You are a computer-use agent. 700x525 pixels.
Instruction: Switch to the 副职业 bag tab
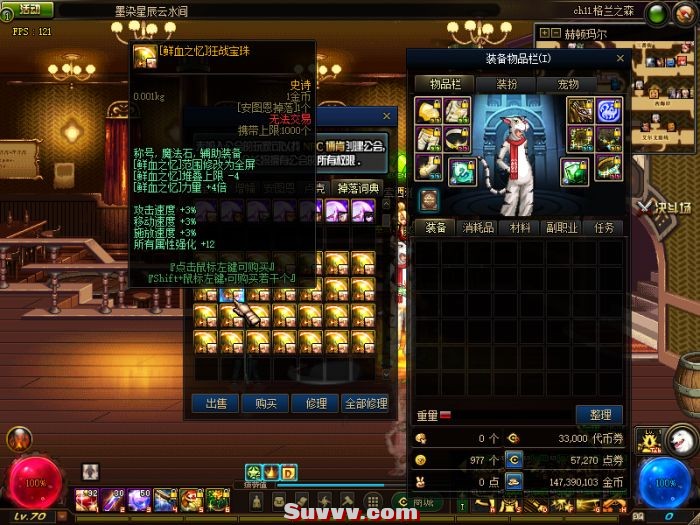tap(564, 228)
